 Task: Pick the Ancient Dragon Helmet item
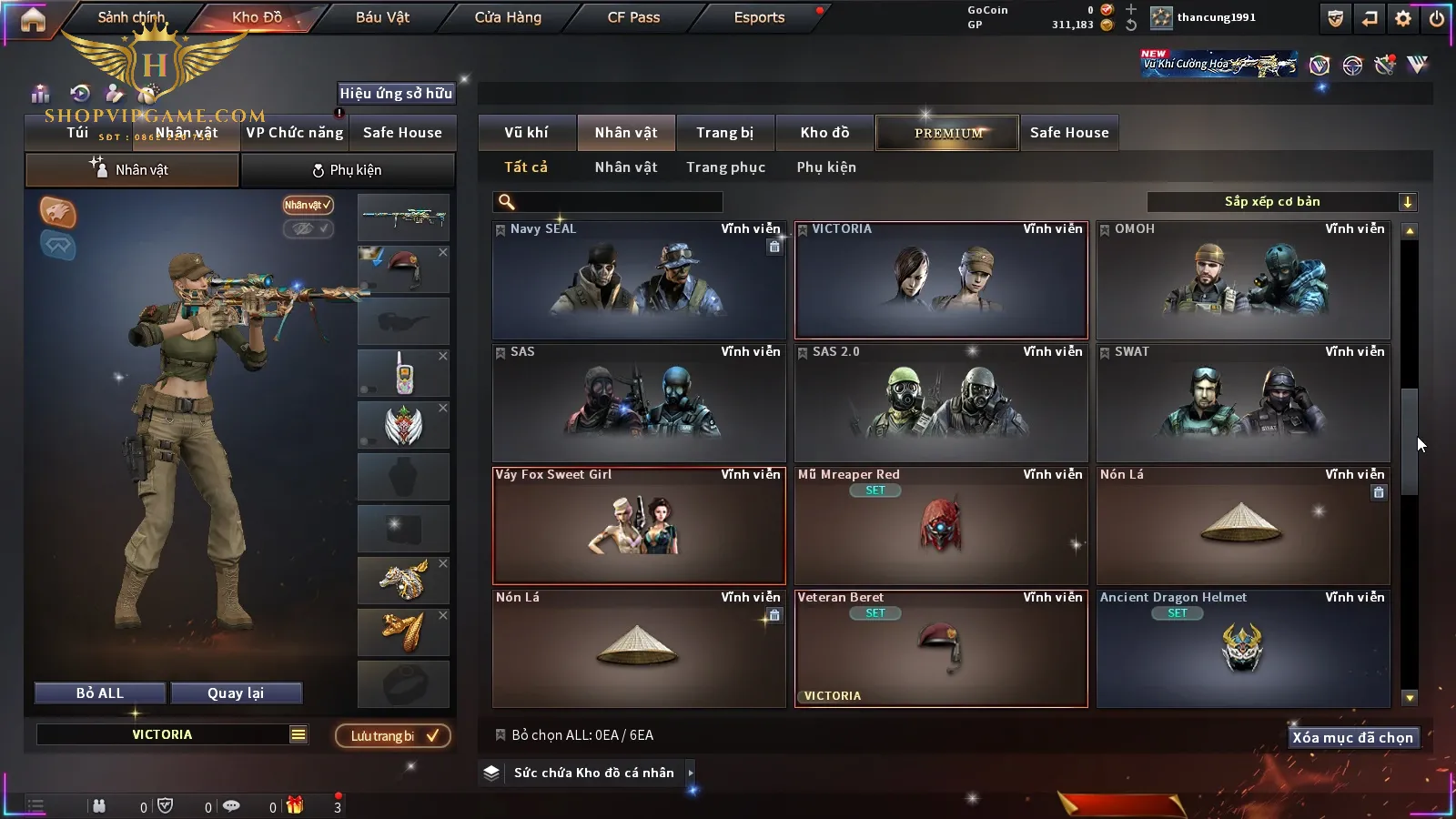pos(1243,649)
